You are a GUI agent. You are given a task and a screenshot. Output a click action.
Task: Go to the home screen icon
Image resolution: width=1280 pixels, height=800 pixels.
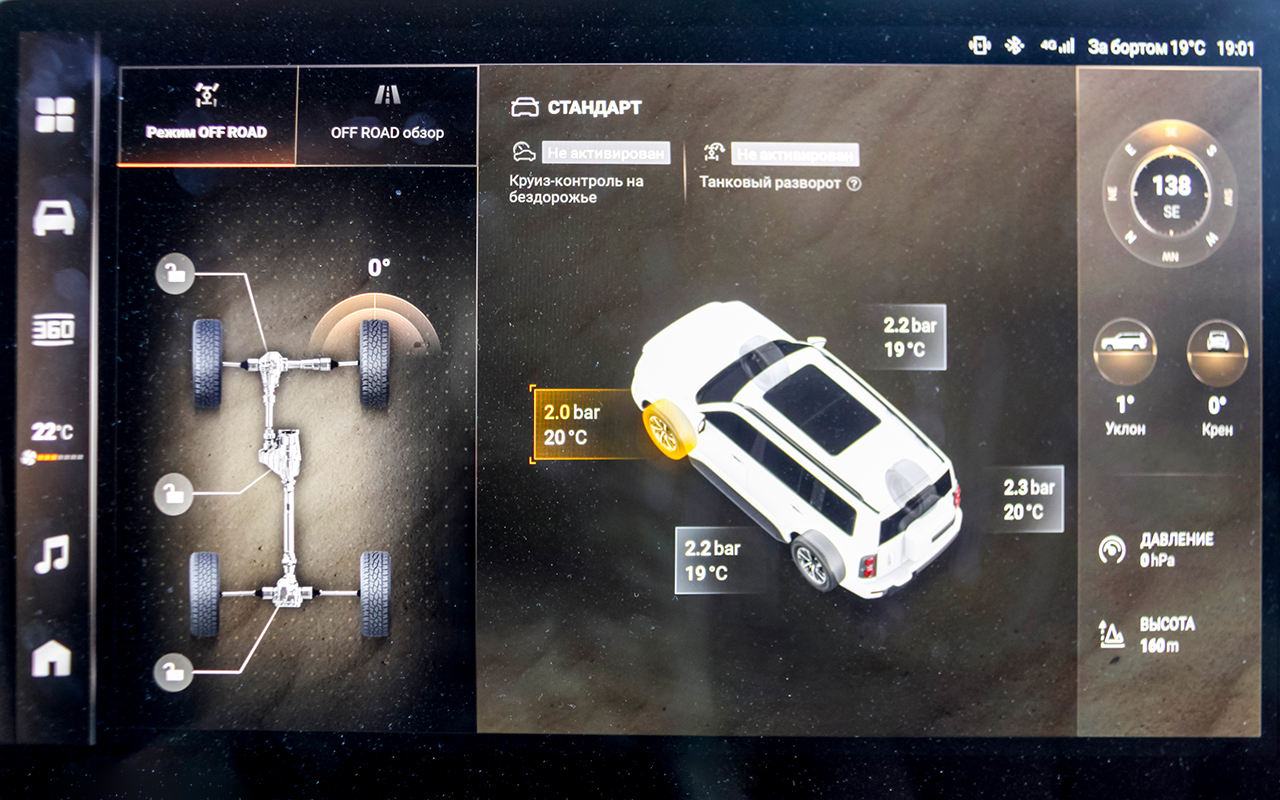point(52,658)
